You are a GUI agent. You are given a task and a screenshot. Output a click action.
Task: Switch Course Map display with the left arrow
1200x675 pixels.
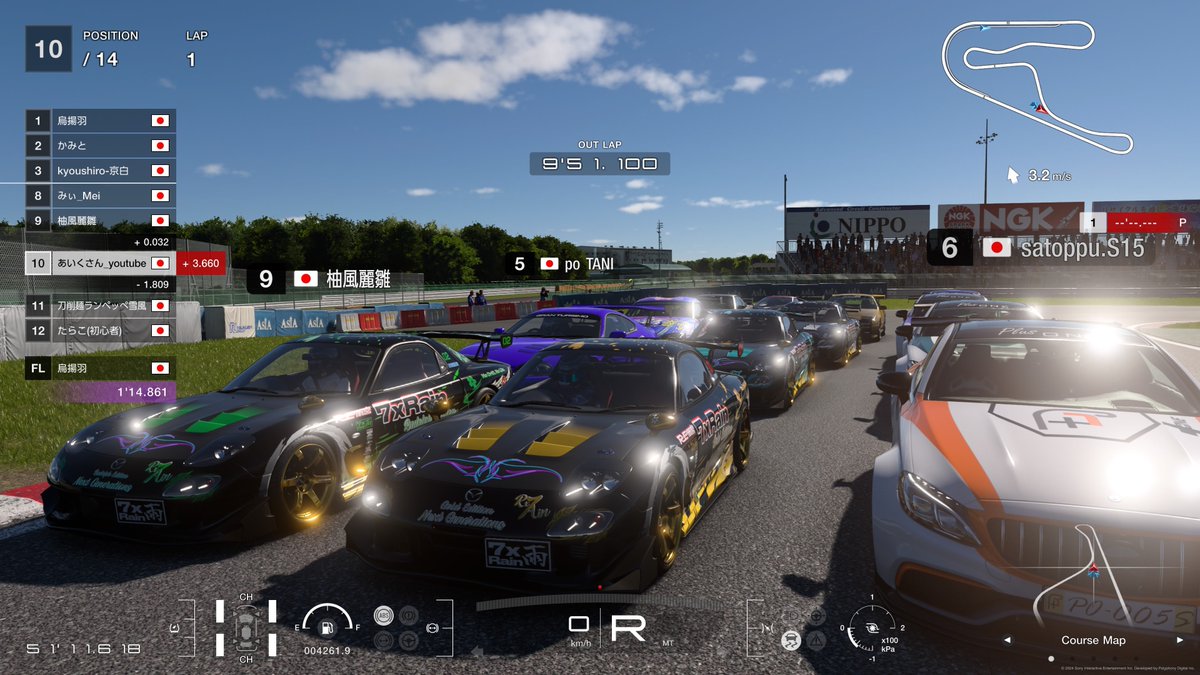pyautogui.click(x=1007, y=640)
